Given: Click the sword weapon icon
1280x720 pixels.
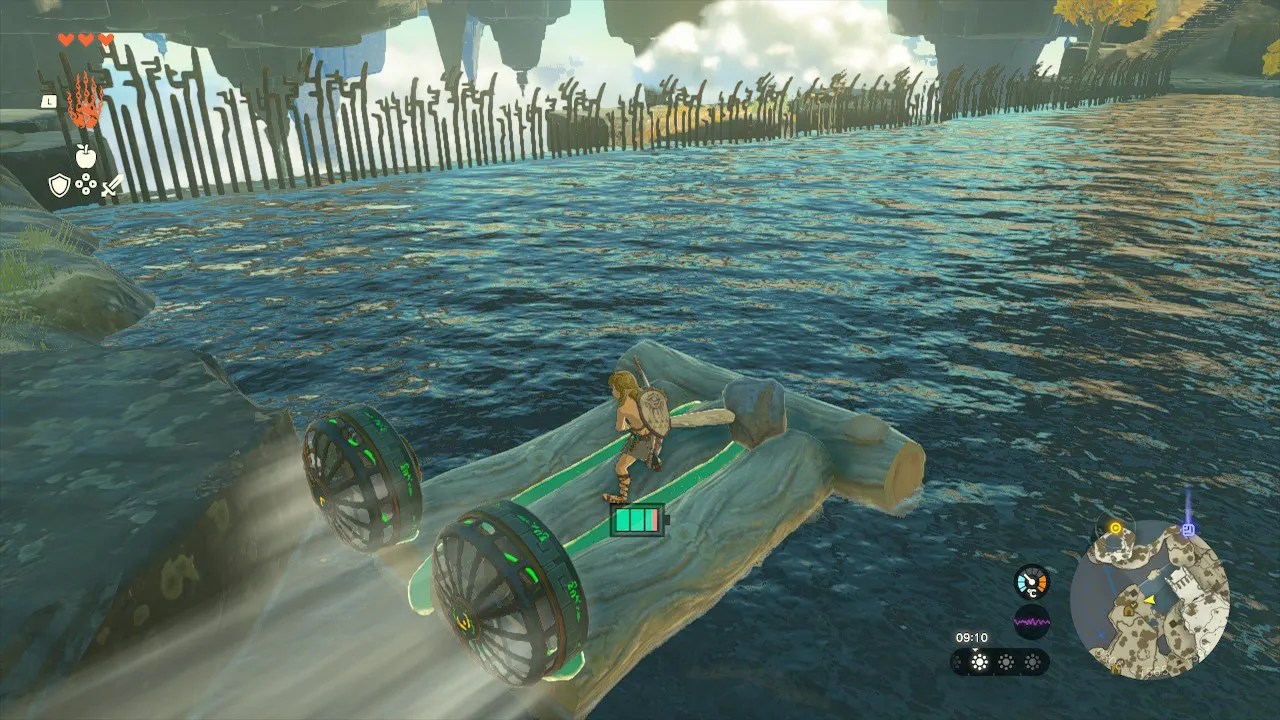Looking at the screenshot, I should pos(112,185).
